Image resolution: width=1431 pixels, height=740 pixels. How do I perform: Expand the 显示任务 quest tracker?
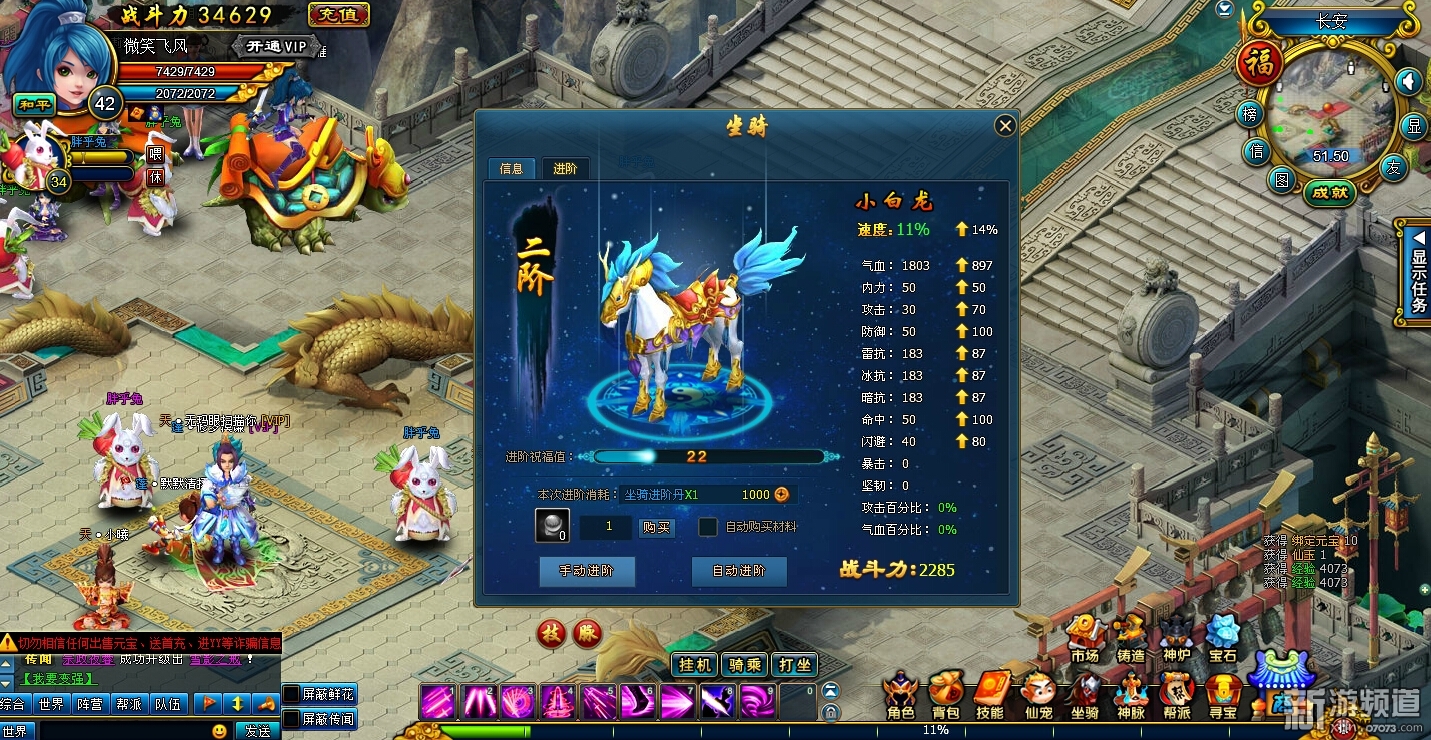tap(1417, 268)
